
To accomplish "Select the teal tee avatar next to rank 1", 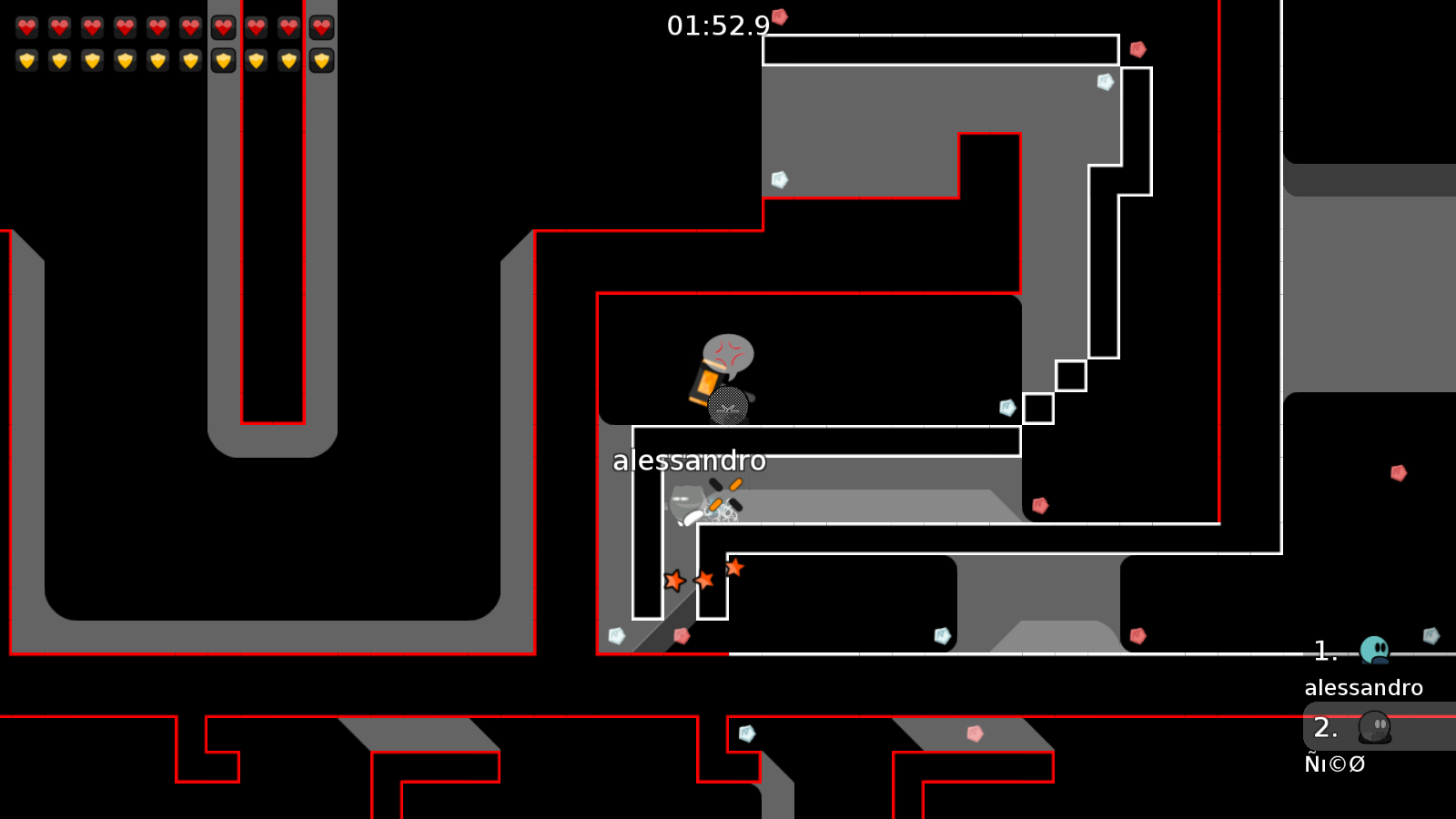I will pyautogui.click(x=1374, y=649).
